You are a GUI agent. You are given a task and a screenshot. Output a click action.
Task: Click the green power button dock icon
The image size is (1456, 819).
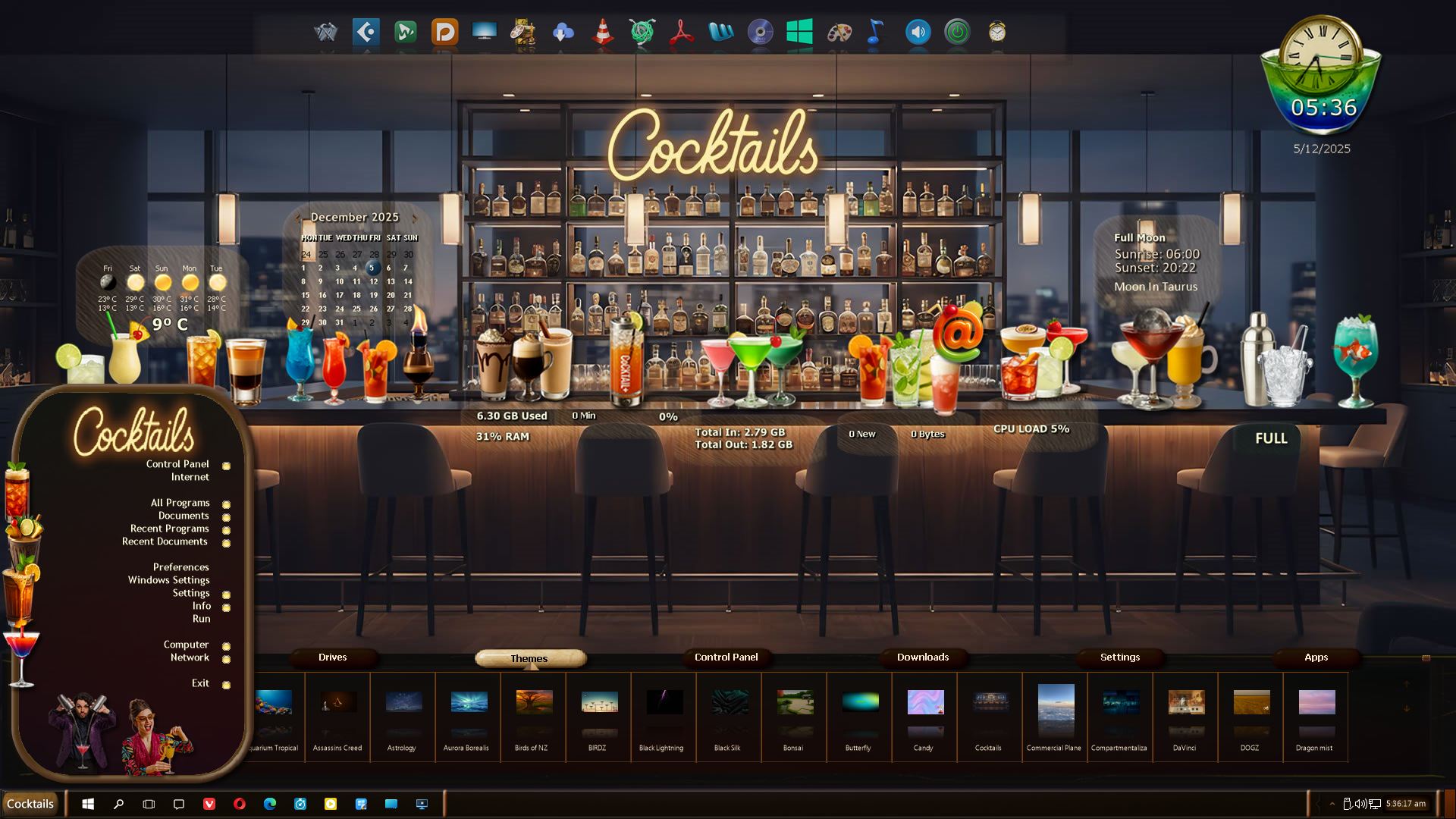(x=957, y=33)
